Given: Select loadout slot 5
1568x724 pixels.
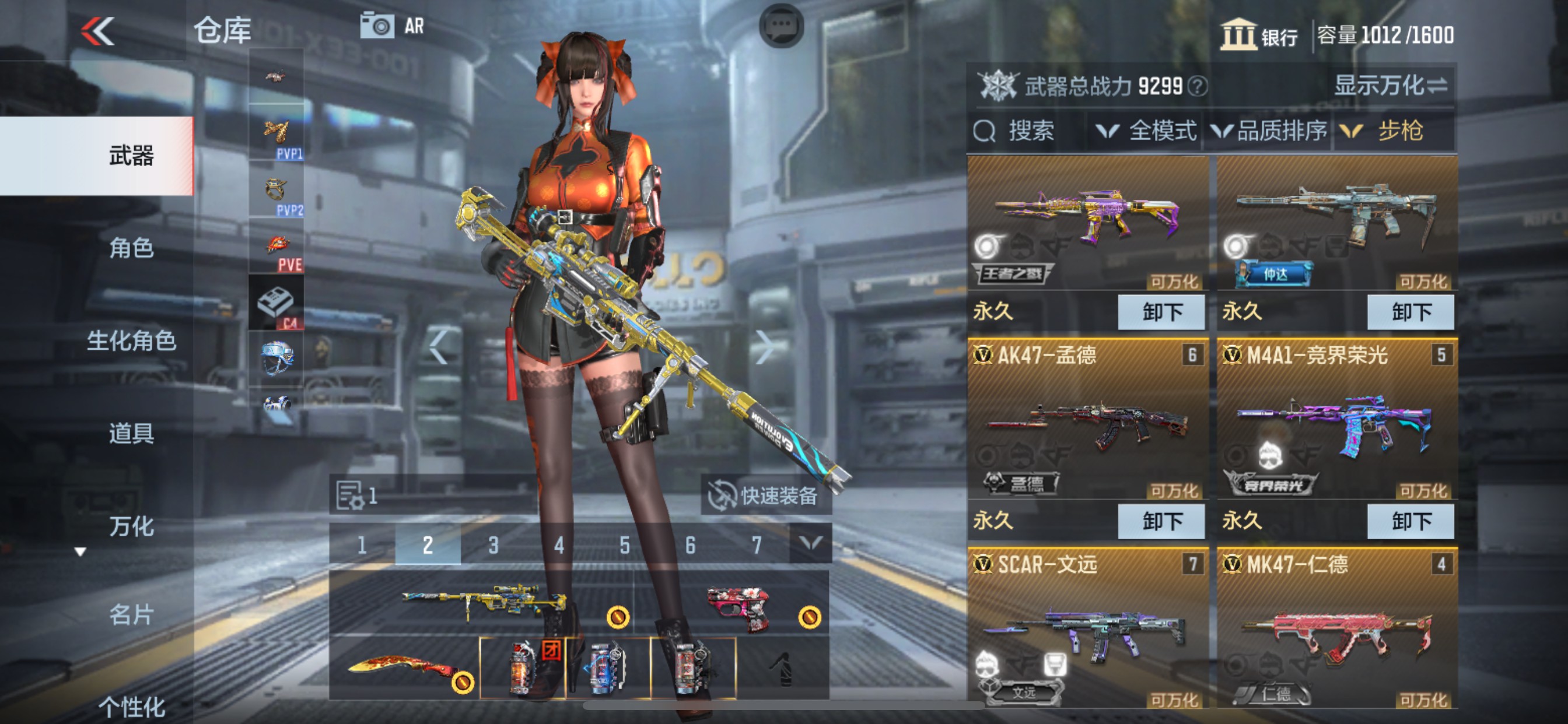Looking at the screenshot, I should pyautogui.click(x=625, y=546).
